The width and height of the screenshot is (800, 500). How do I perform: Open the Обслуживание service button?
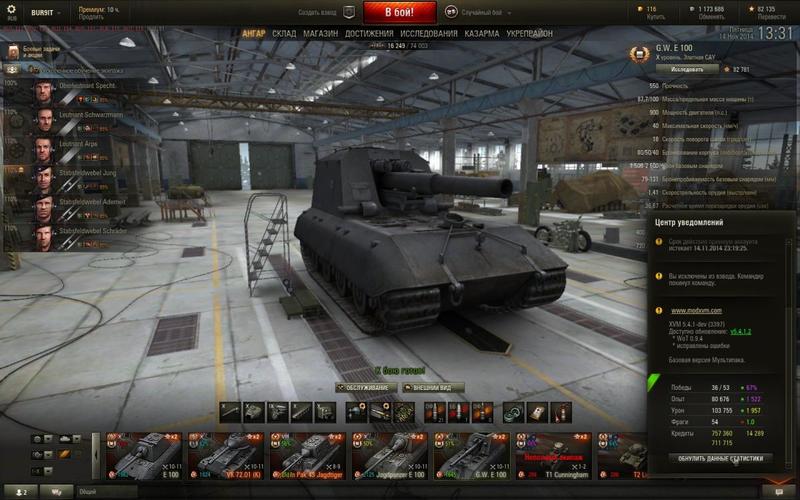click(x=364, y=387)
